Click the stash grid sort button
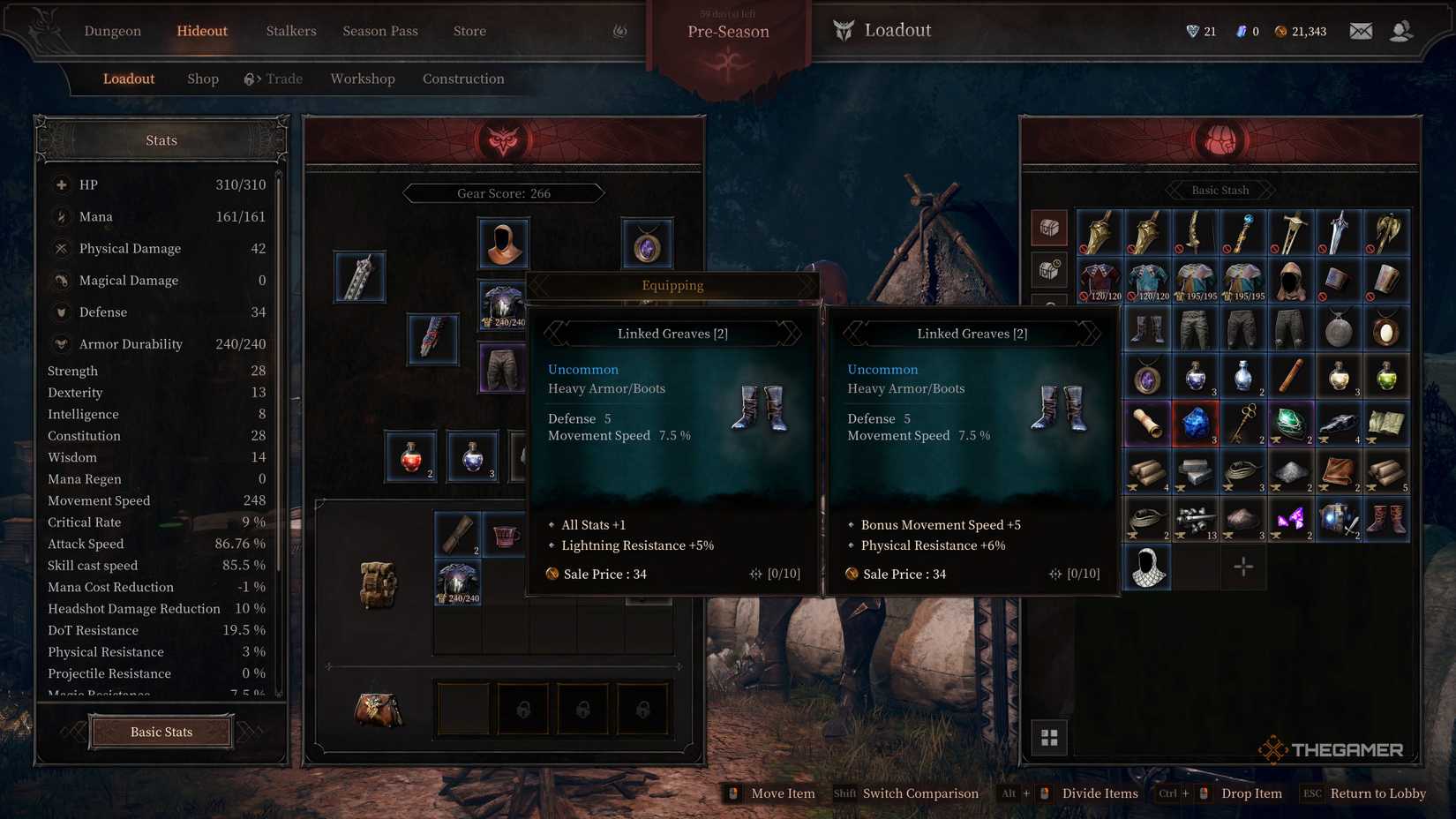The height and width of the screenshot is (819, 1456). tap(1049, 738)
